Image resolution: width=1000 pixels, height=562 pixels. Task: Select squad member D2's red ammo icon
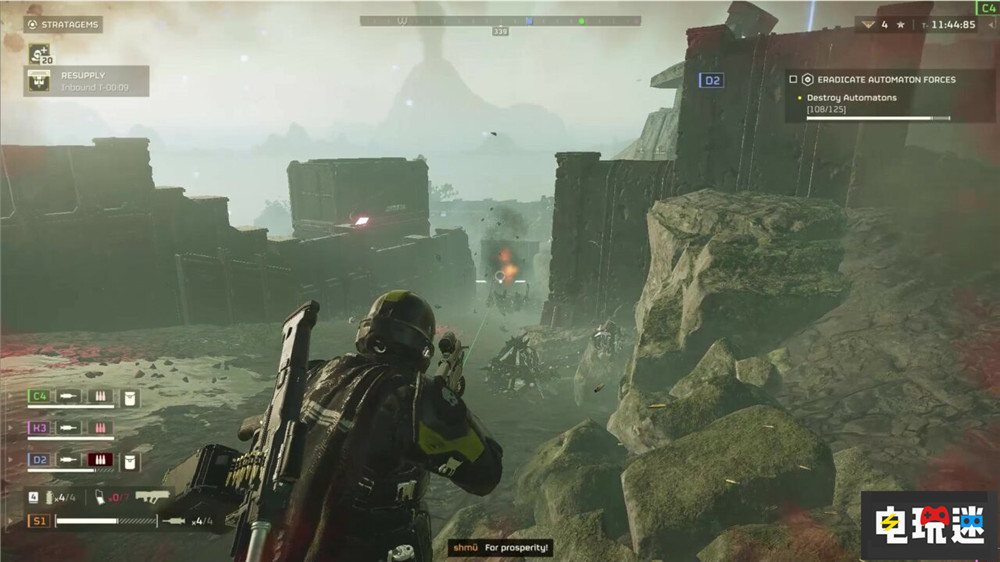coord(100,460)
